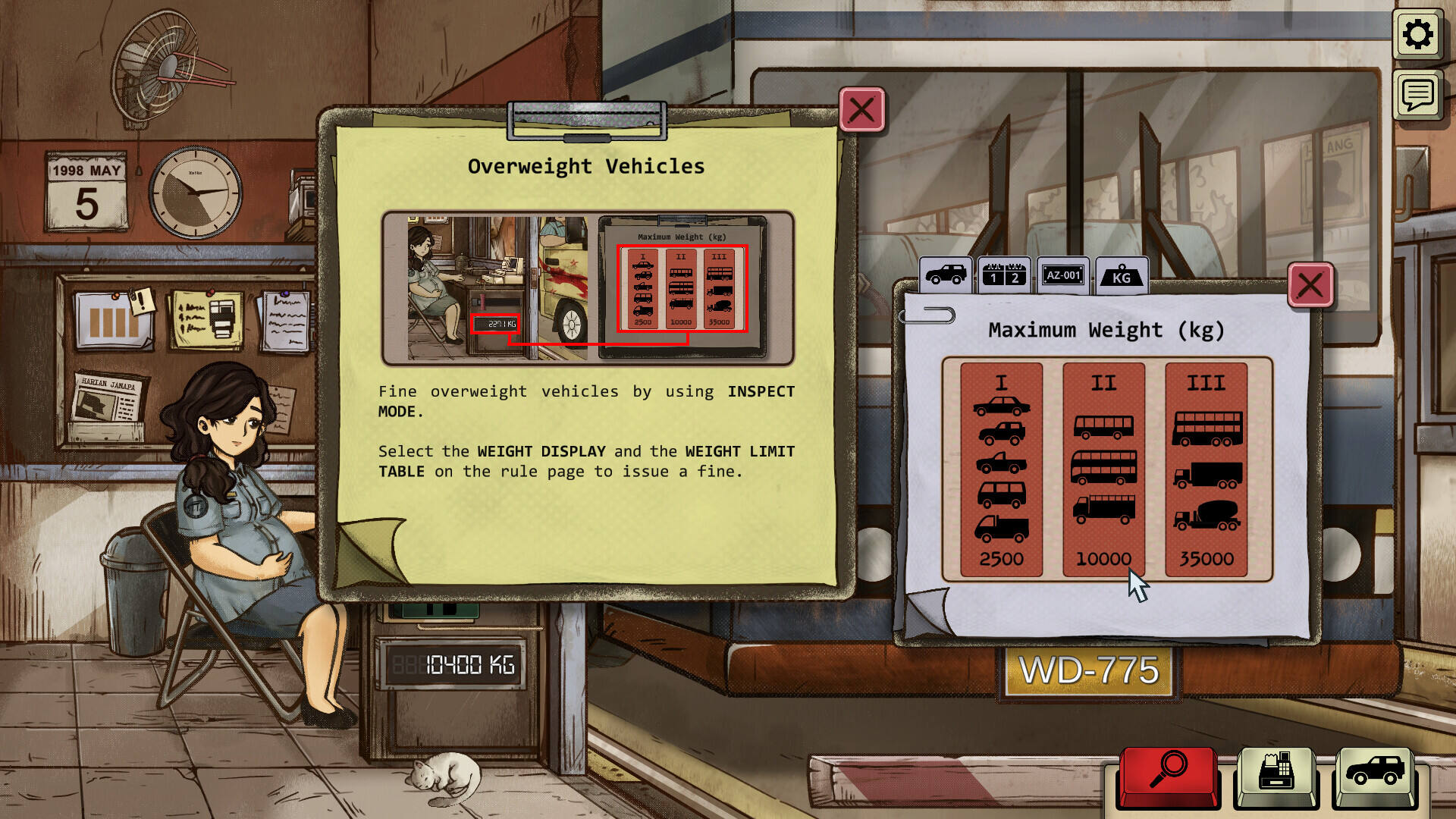The width and height of the screenshot is (1456, 819).
Task: Select the class III 35000 kg column
Action: [x=1206, y=469]
